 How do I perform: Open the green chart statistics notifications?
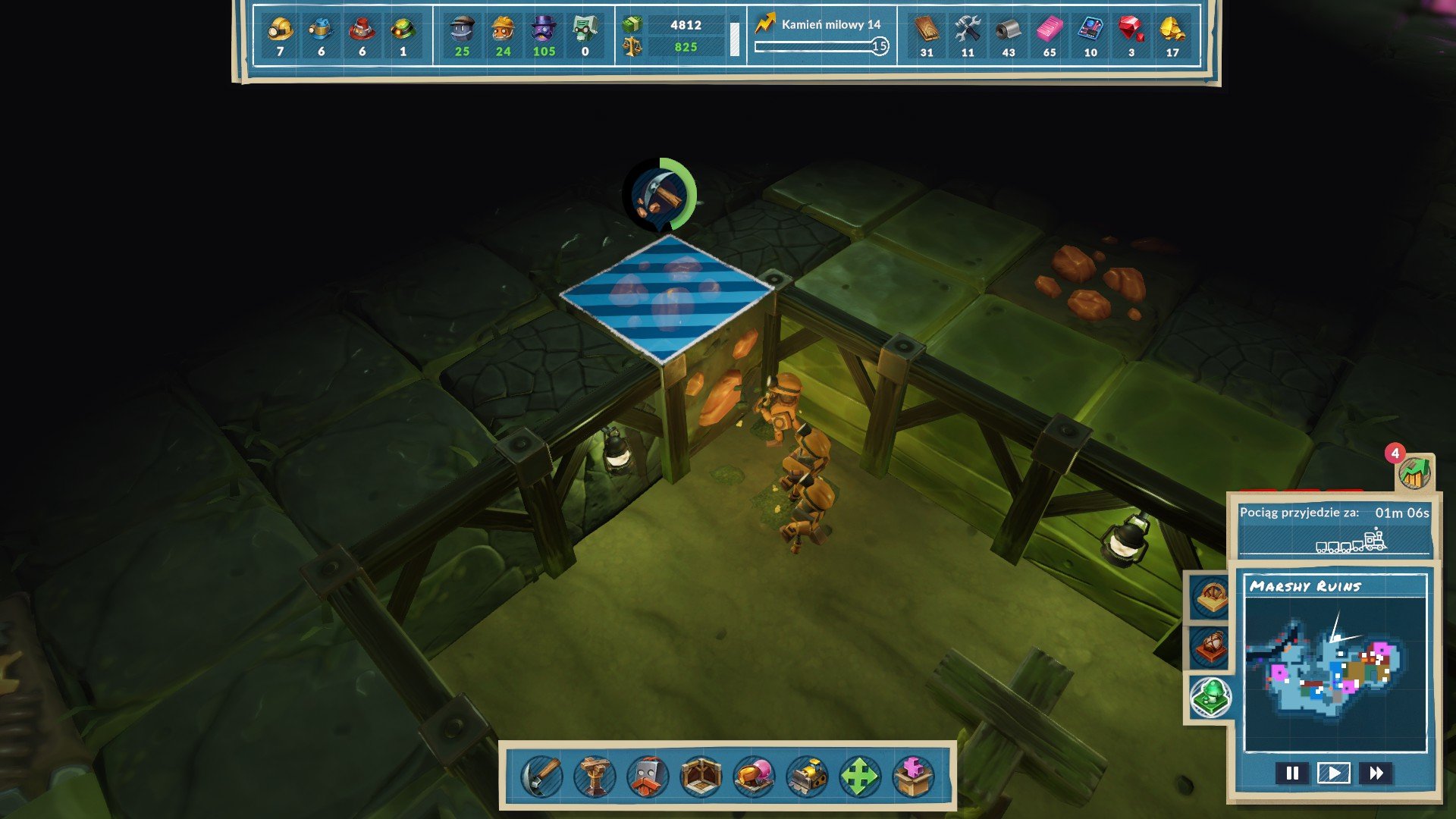click(1414, 472)
